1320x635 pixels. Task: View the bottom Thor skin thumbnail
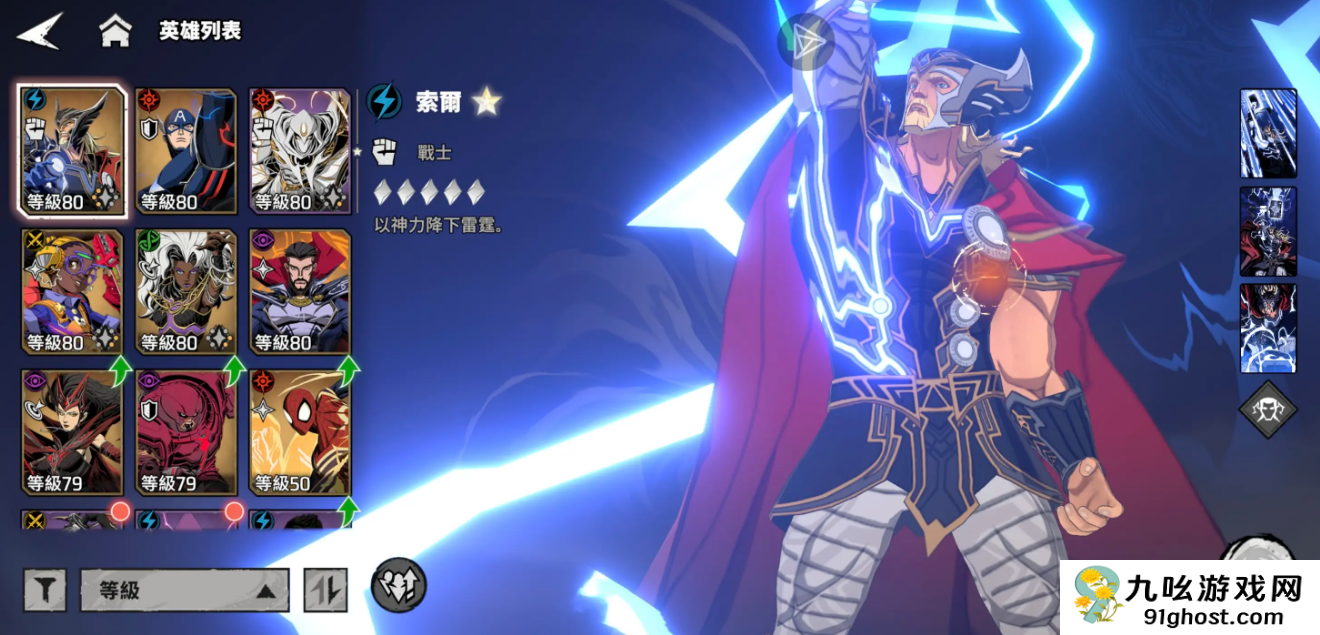tap(1268, 328)
